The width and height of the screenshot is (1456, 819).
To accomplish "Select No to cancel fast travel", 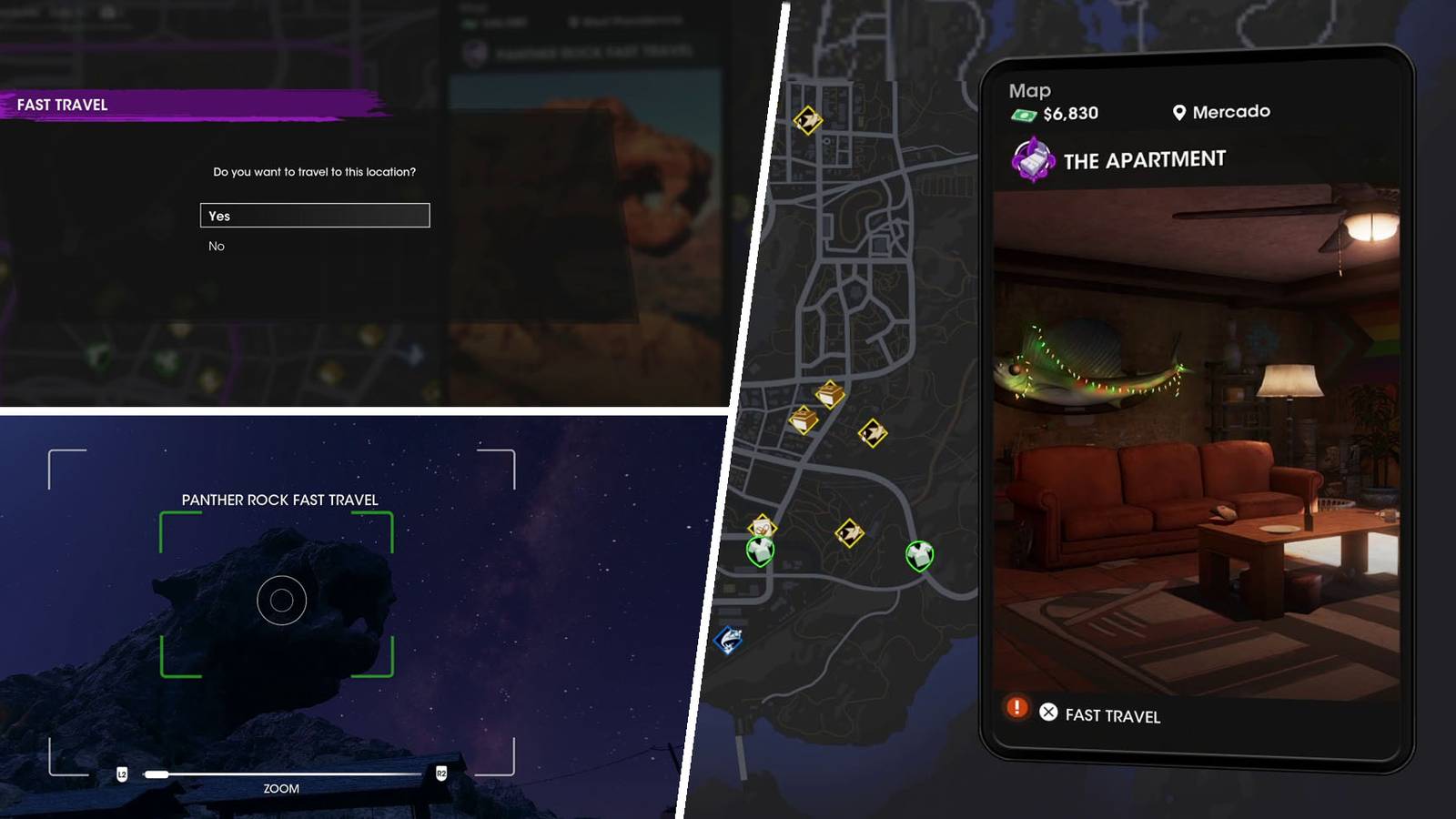I will tap(215, 246).
